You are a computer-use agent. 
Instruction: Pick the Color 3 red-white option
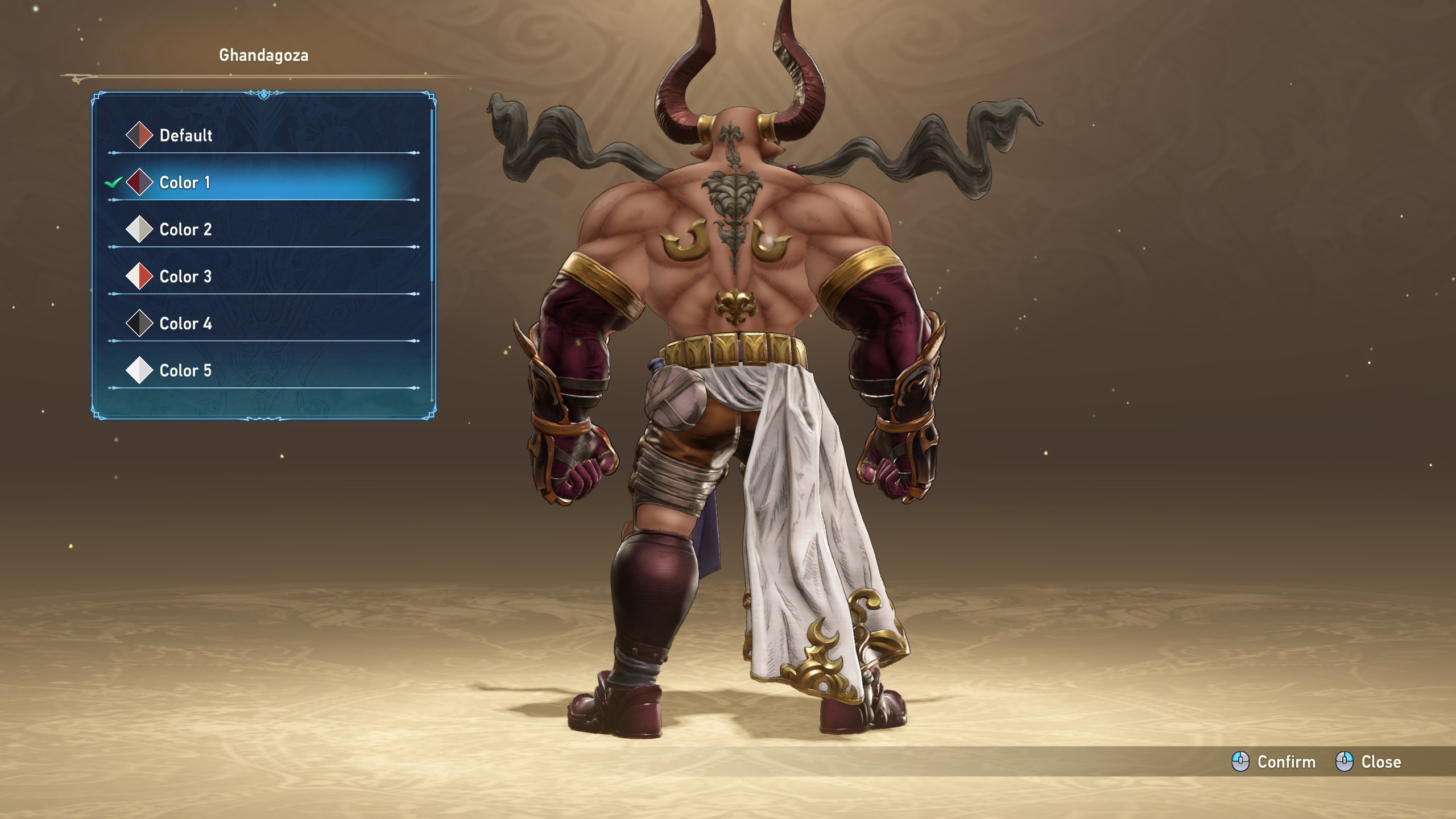[185, 277]
